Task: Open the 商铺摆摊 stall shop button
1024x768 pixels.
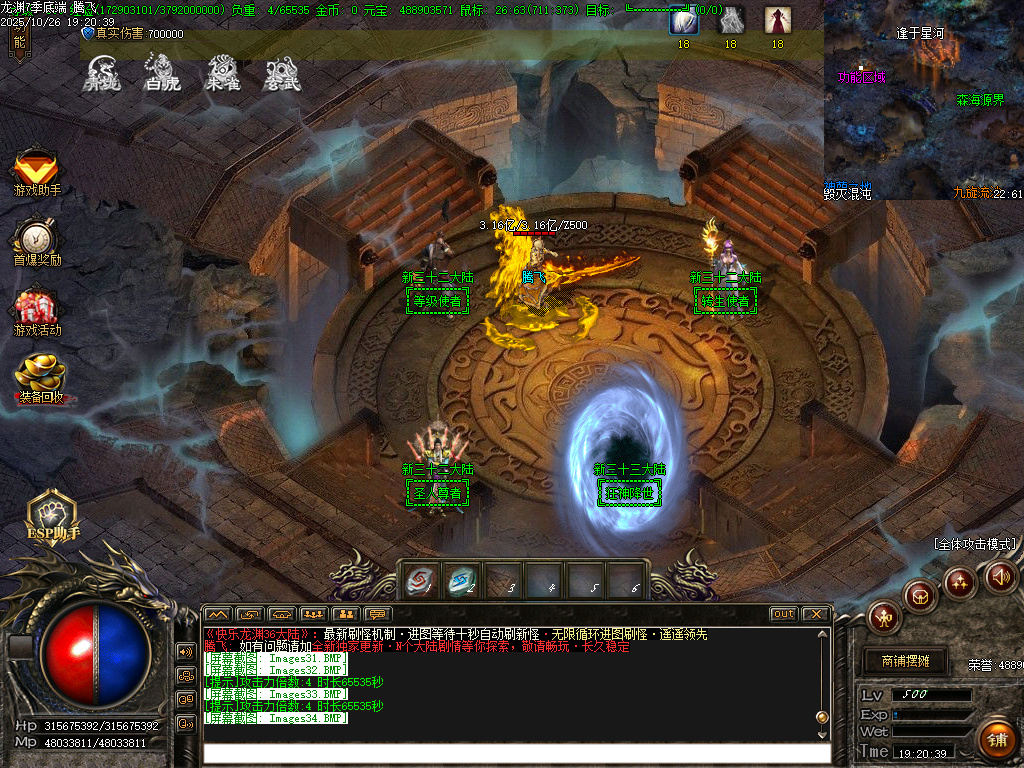Action: (x=905, y=661)
